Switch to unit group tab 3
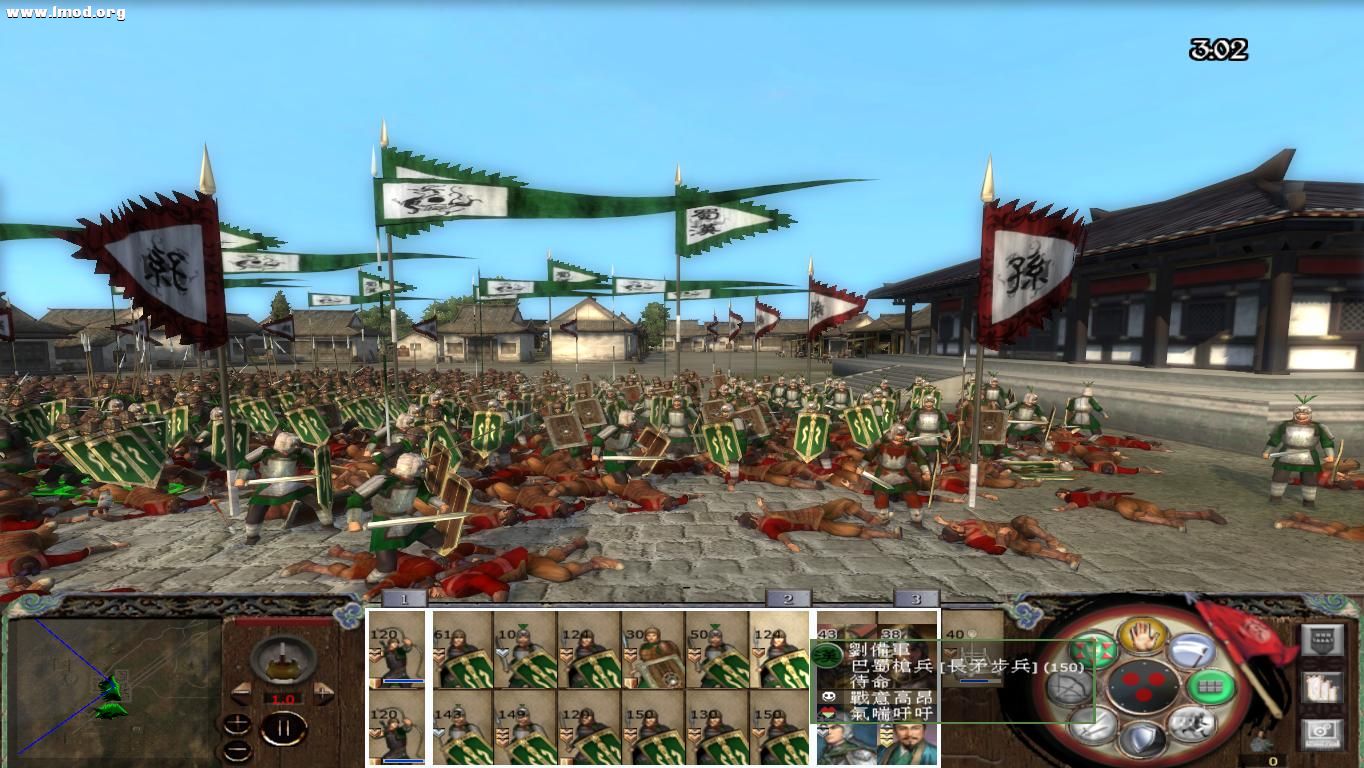Viewport: 1364px width, 768px height. 914,597
